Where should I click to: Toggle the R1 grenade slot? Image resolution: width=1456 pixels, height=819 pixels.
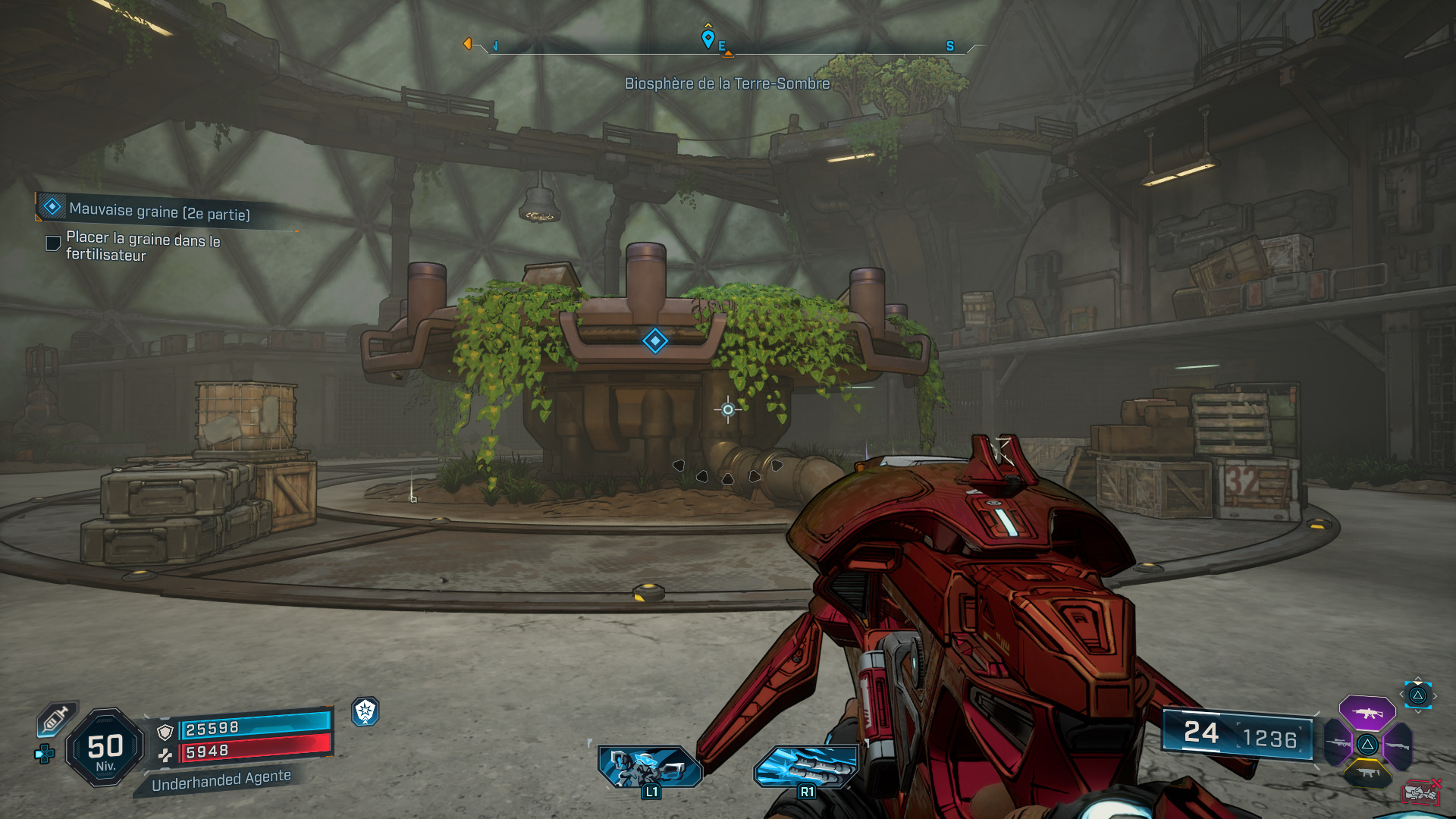pyautogui.click(x=808, y=766)
